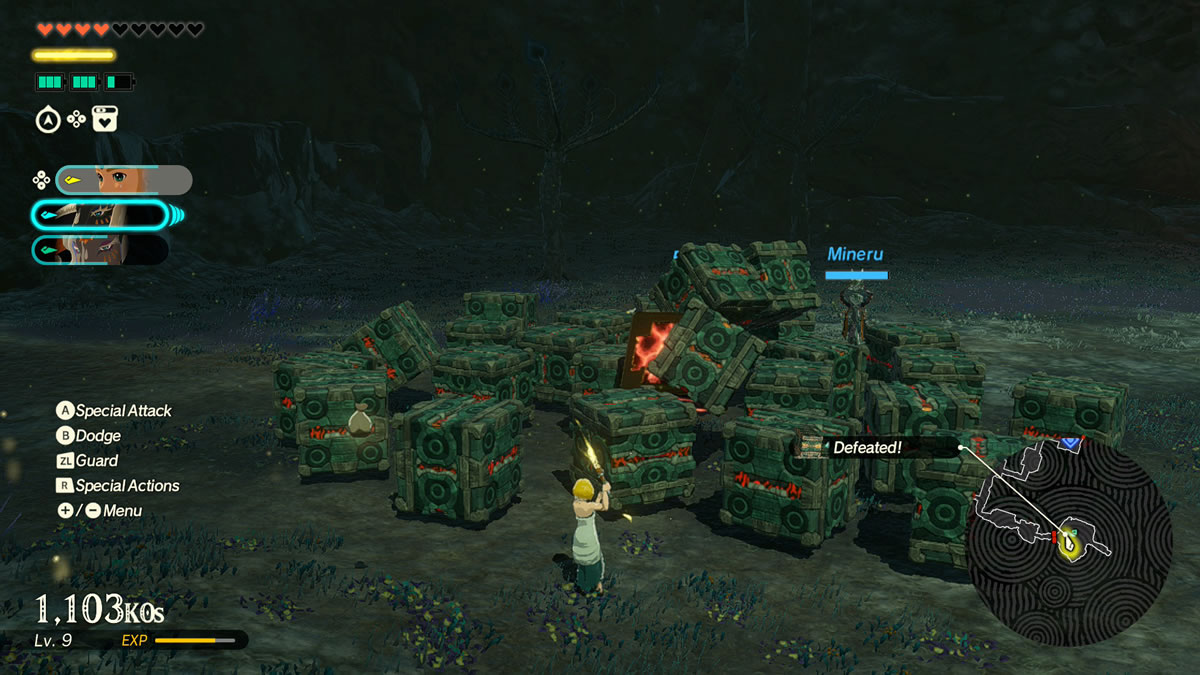Click the compass arrow icon
This screenshot has width=1200, height=675.
(47, 120)
